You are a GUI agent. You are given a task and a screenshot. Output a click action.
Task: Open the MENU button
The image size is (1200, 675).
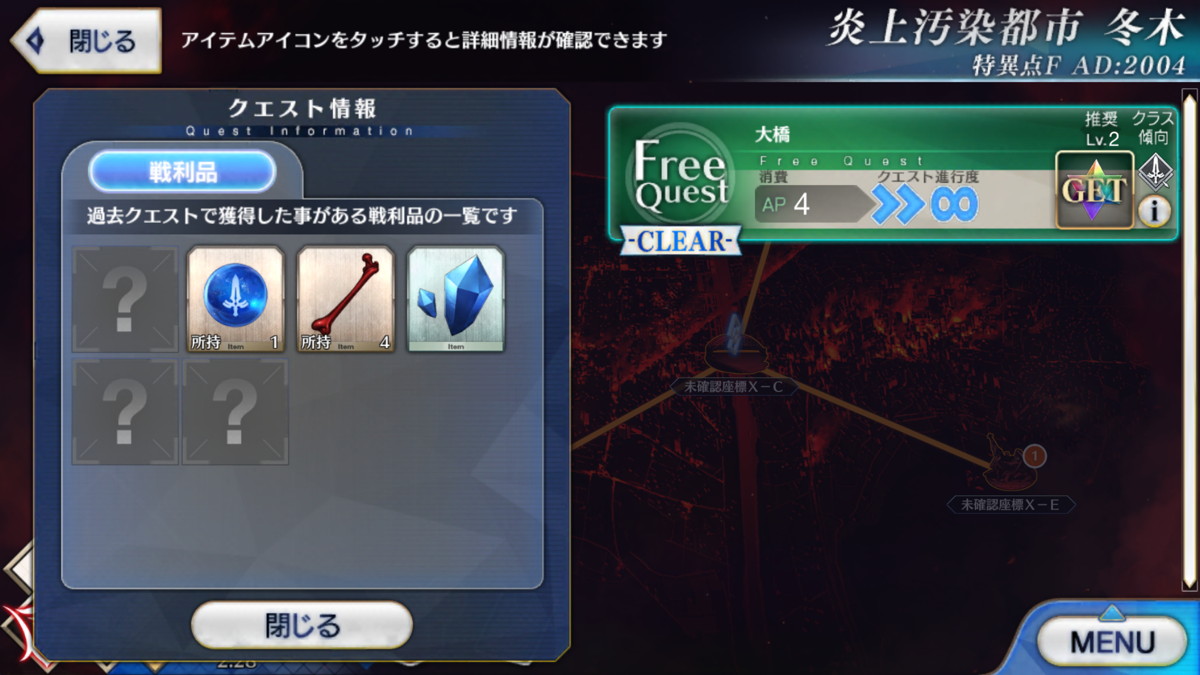(1110, 641)
